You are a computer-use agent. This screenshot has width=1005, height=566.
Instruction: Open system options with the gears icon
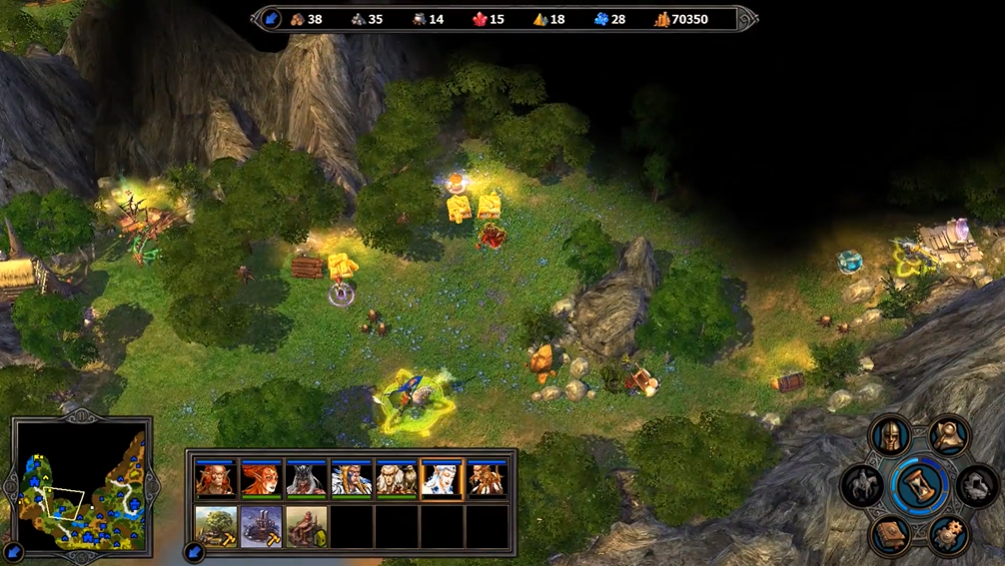click(x=946, y=534)
